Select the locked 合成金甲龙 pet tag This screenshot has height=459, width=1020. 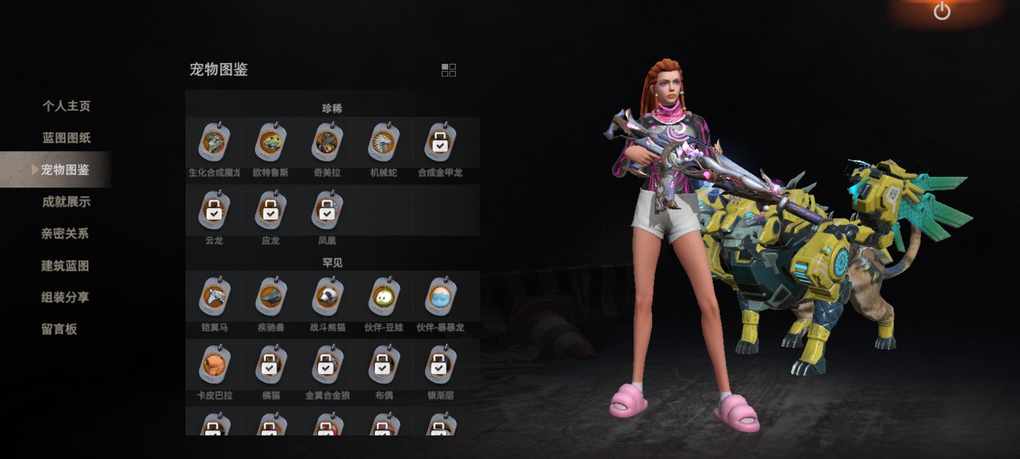click(439, 144)
